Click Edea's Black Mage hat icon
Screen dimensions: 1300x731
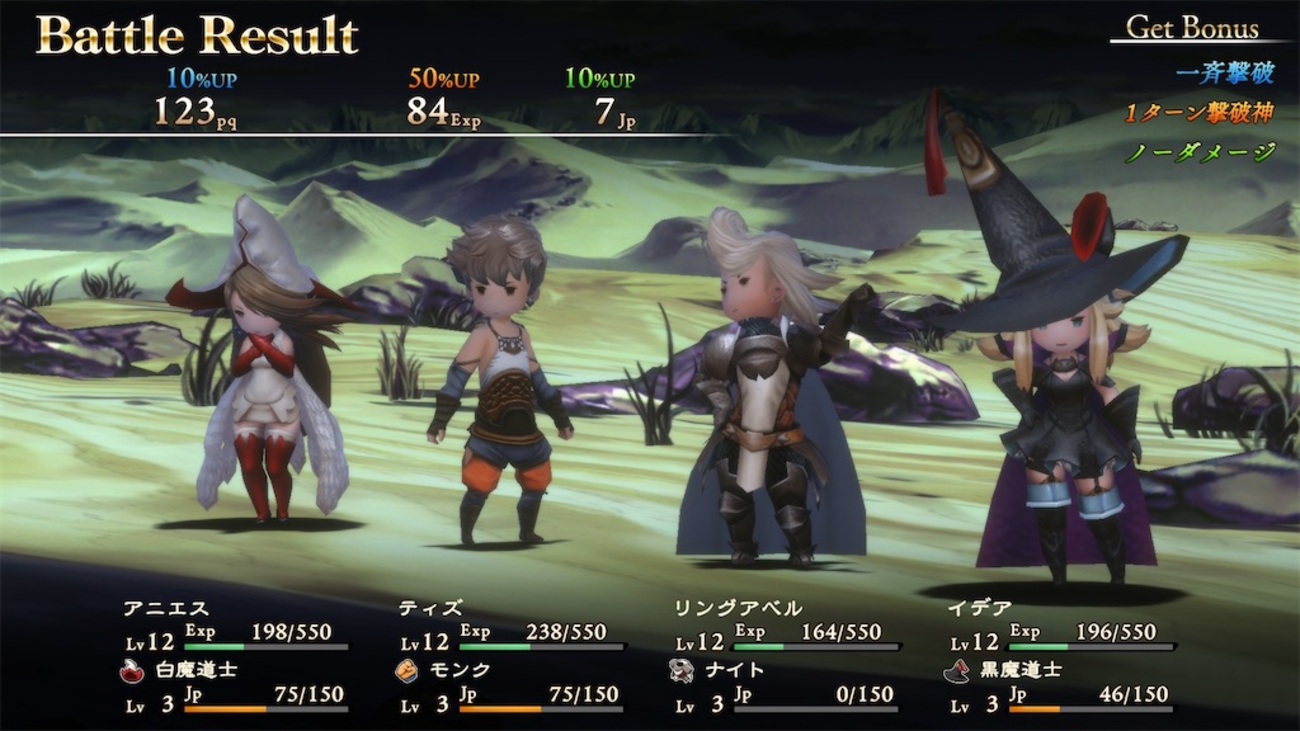coord(956,671)
